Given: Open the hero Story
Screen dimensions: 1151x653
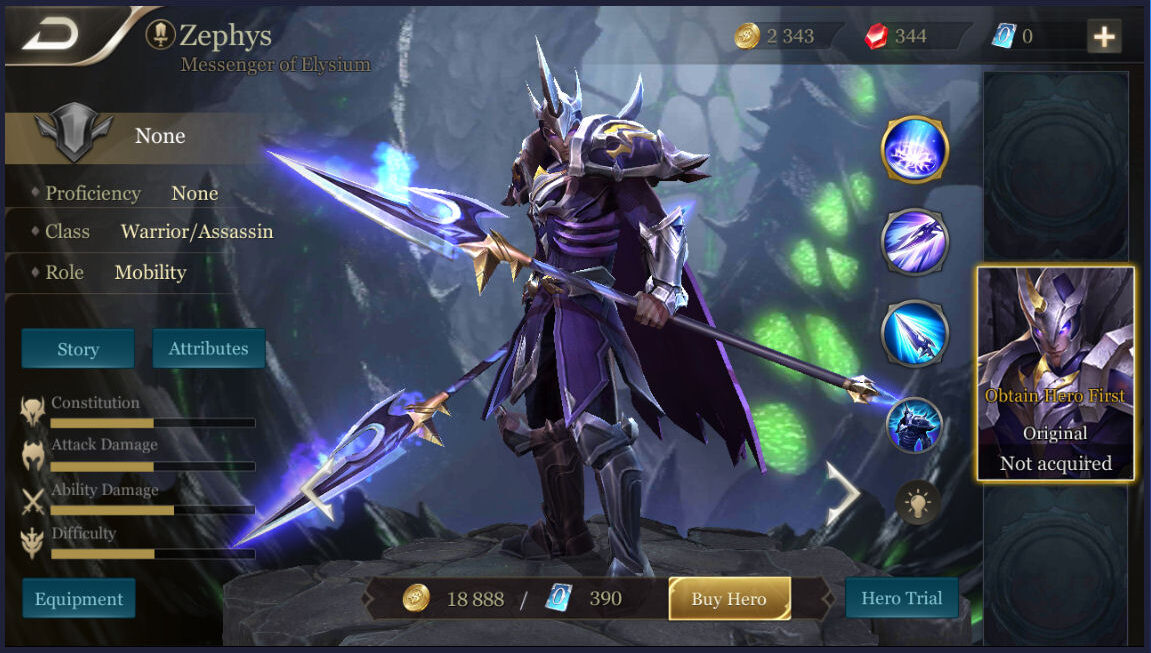Looking at the screenshot, I should tap(78, 349).
